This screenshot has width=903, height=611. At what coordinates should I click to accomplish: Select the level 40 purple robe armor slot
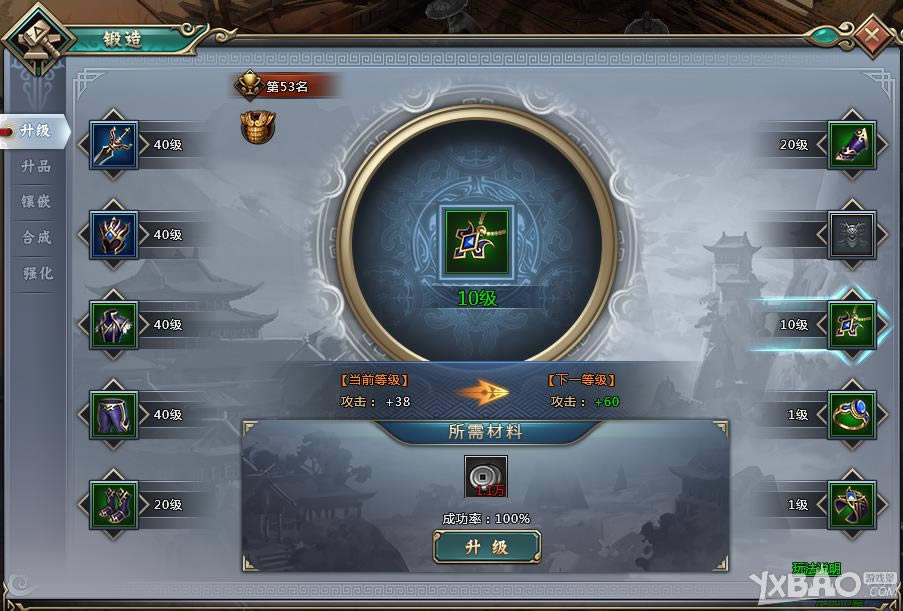pos(114,325)
